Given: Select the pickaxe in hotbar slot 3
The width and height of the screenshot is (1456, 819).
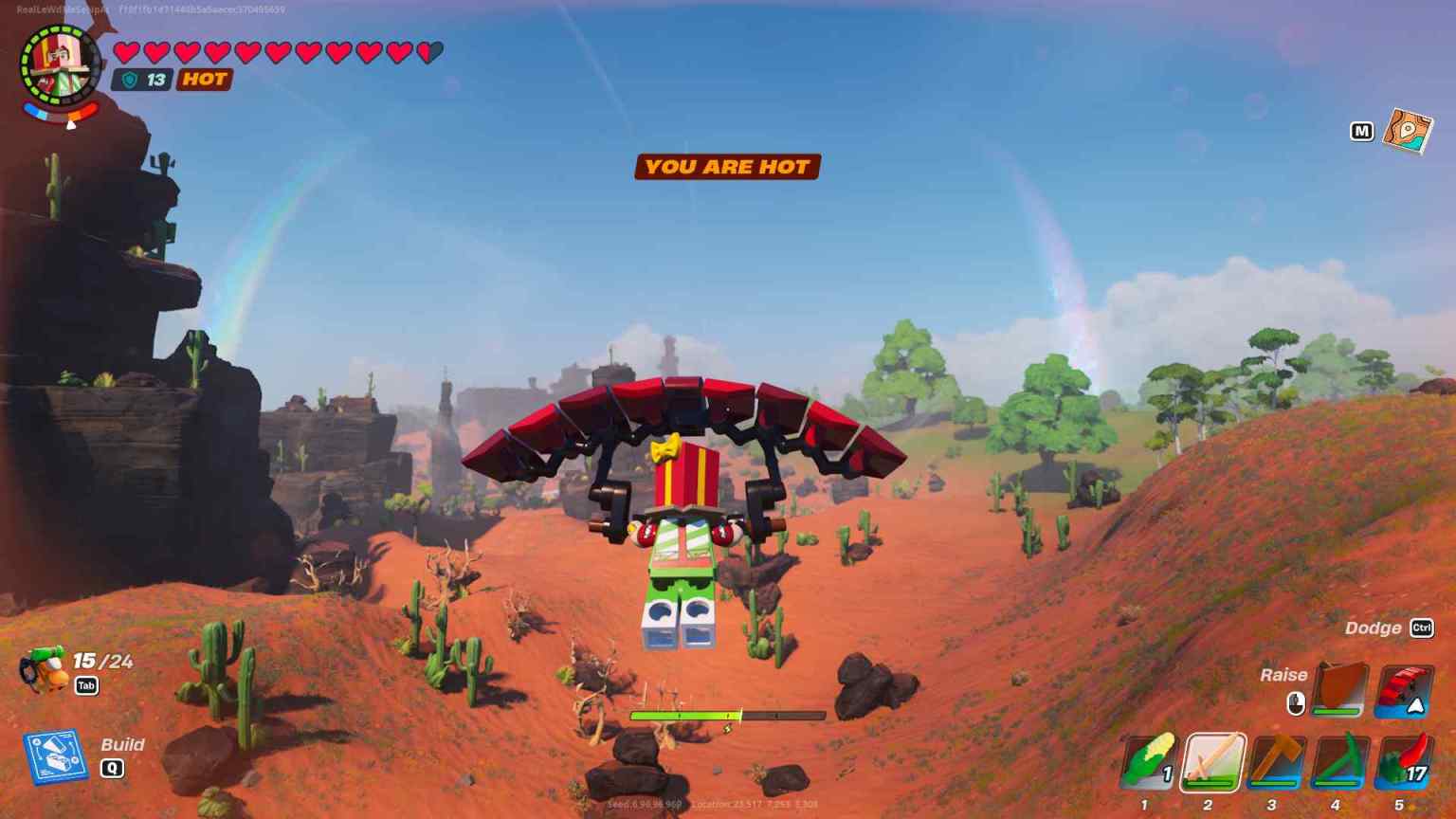Looking at the screenshot, I should [1275, 764].
